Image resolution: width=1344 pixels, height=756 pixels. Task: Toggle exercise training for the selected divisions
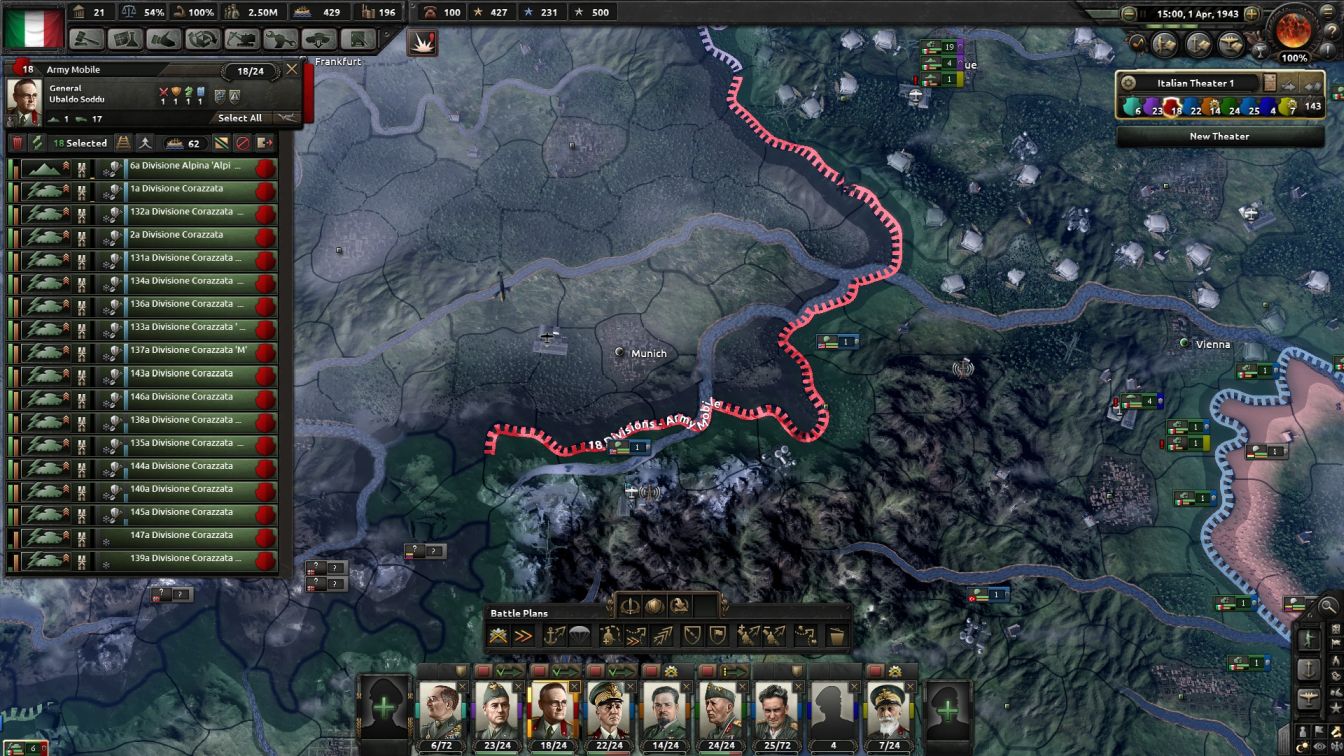point(145,143)
